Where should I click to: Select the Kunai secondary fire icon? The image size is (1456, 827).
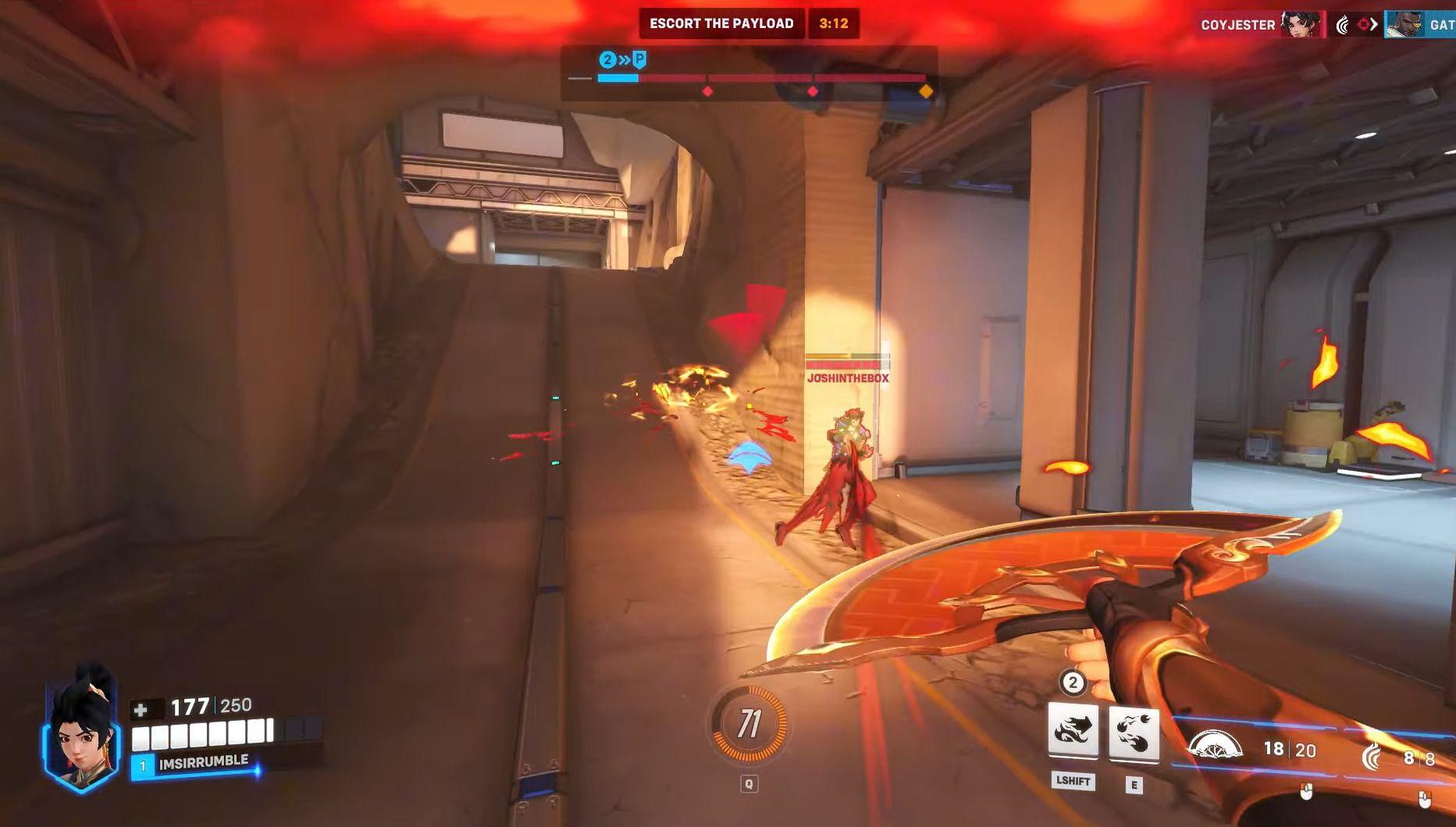pyautogui.click(x=1372, y=755)
